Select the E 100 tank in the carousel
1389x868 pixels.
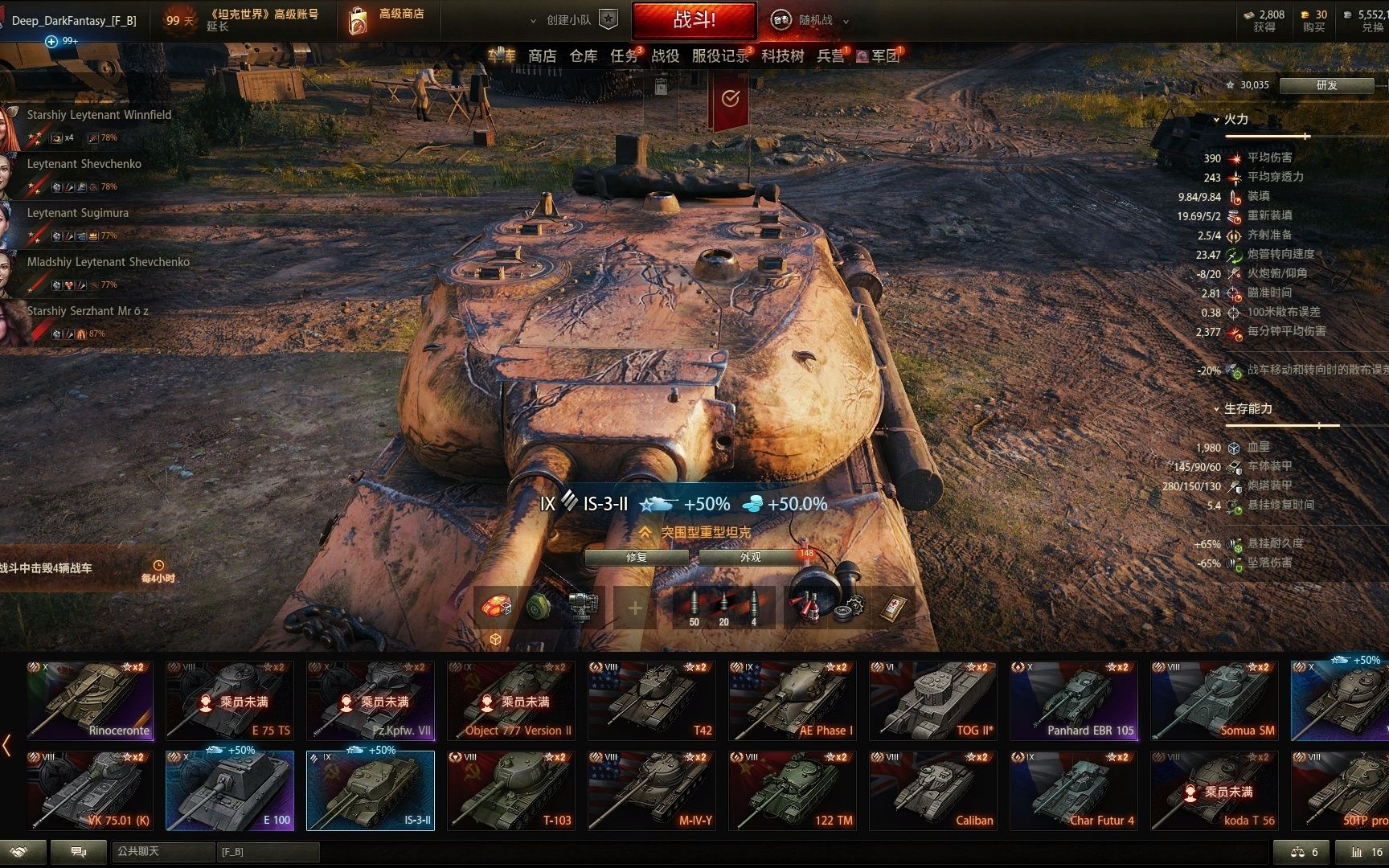coord(230,791)
